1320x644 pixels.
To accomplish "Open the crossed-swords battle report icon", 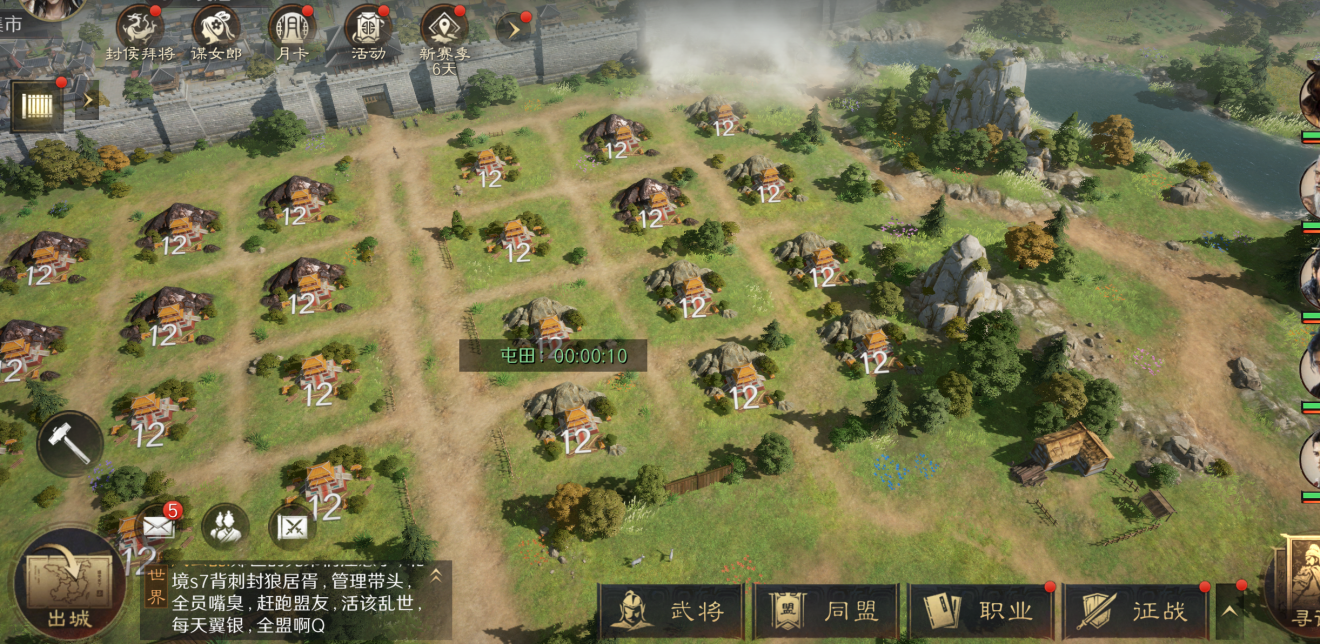I will click(292, 526).
